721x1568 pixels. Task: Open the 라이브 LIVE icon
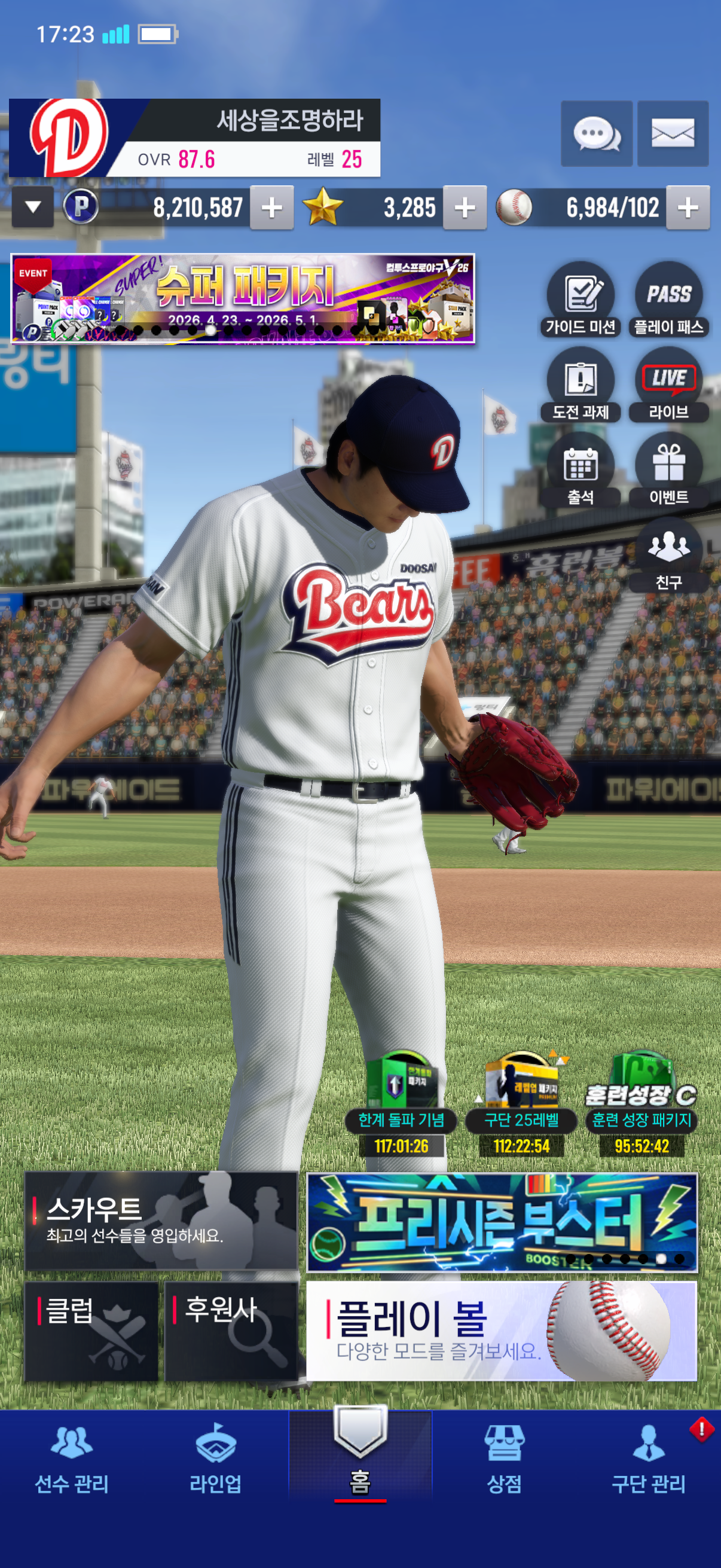click(668, 385)
